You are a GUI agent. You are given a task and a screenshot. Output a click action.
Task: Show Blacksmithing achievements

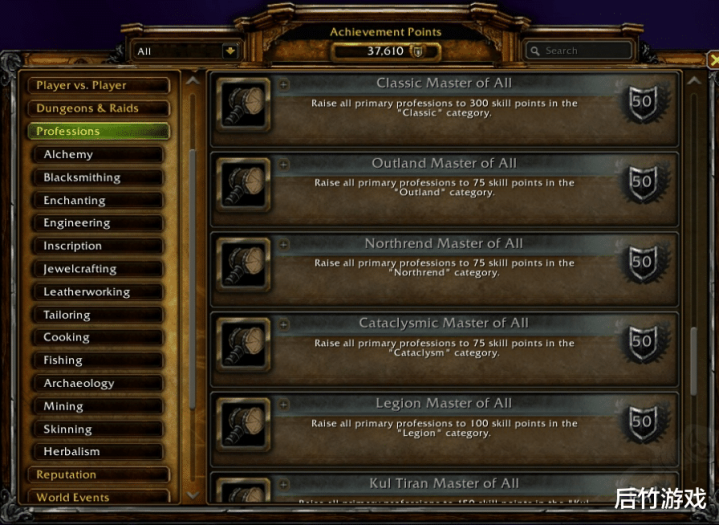click(x=100, y=177)
